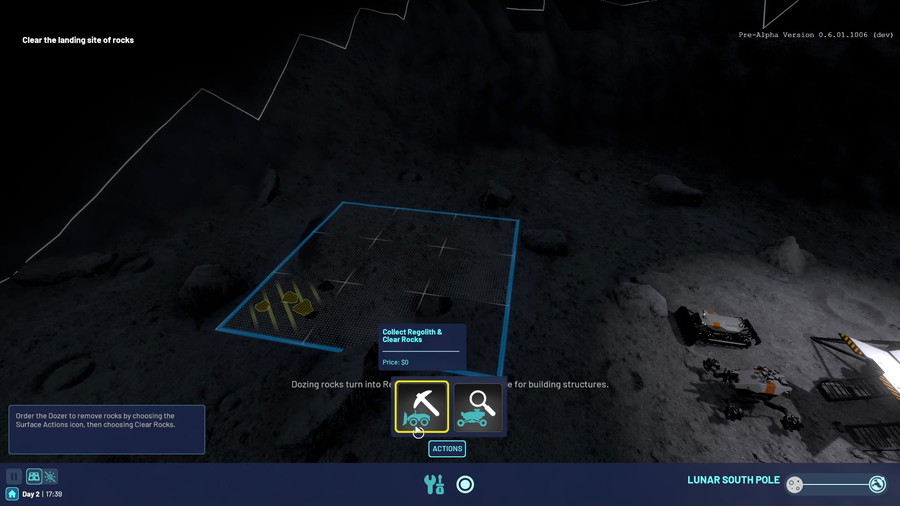This screenshot has width=900, height=506.
Task: Click the Dozer tutorial hint panel
Action: click(x=106, y=429)
